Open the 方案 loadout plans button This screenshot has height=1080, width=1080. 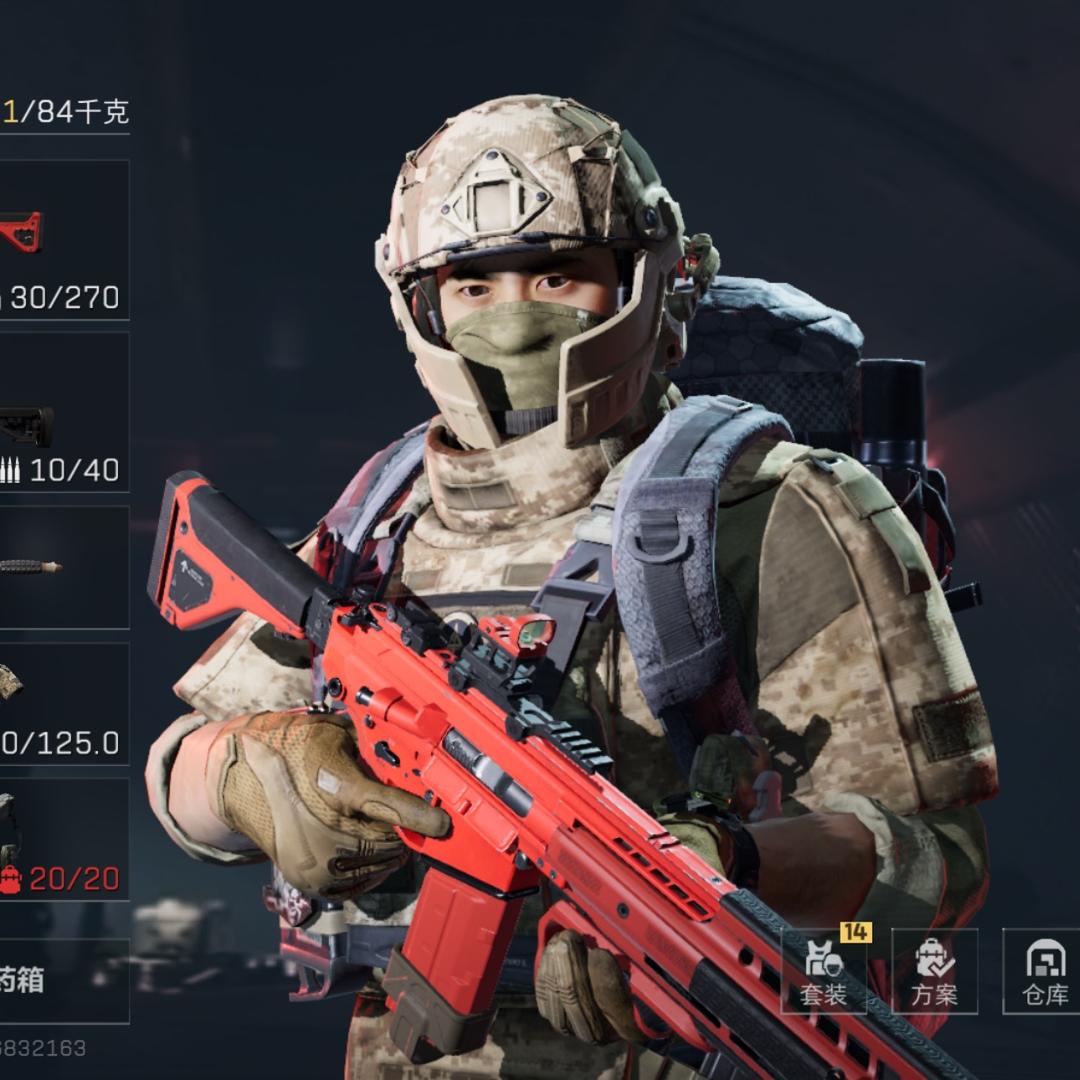(934, 971)
